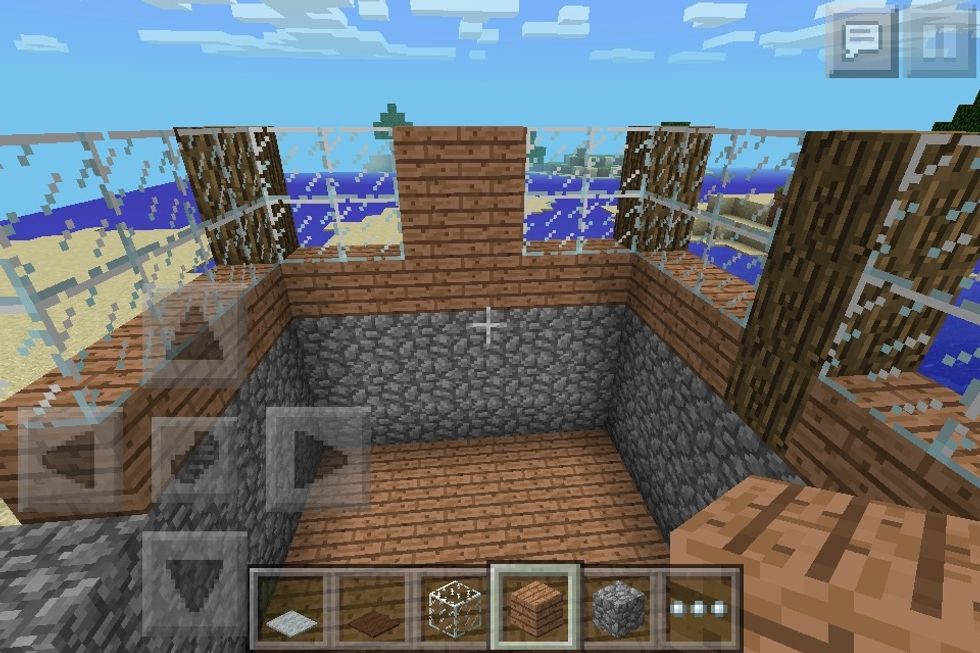980x653 pixels.
Task: Switch to the cobblestone hotbar slot
Action: coord(615,609)
